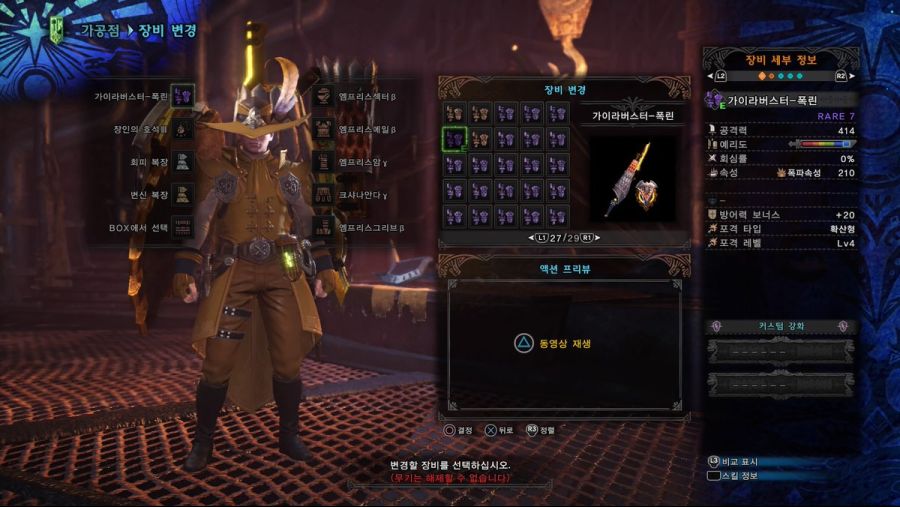The width and height of the screenshot is (900, 507).
Task: Click the green-highlighted gunlance in the grid
Action: tap(455, 139)
